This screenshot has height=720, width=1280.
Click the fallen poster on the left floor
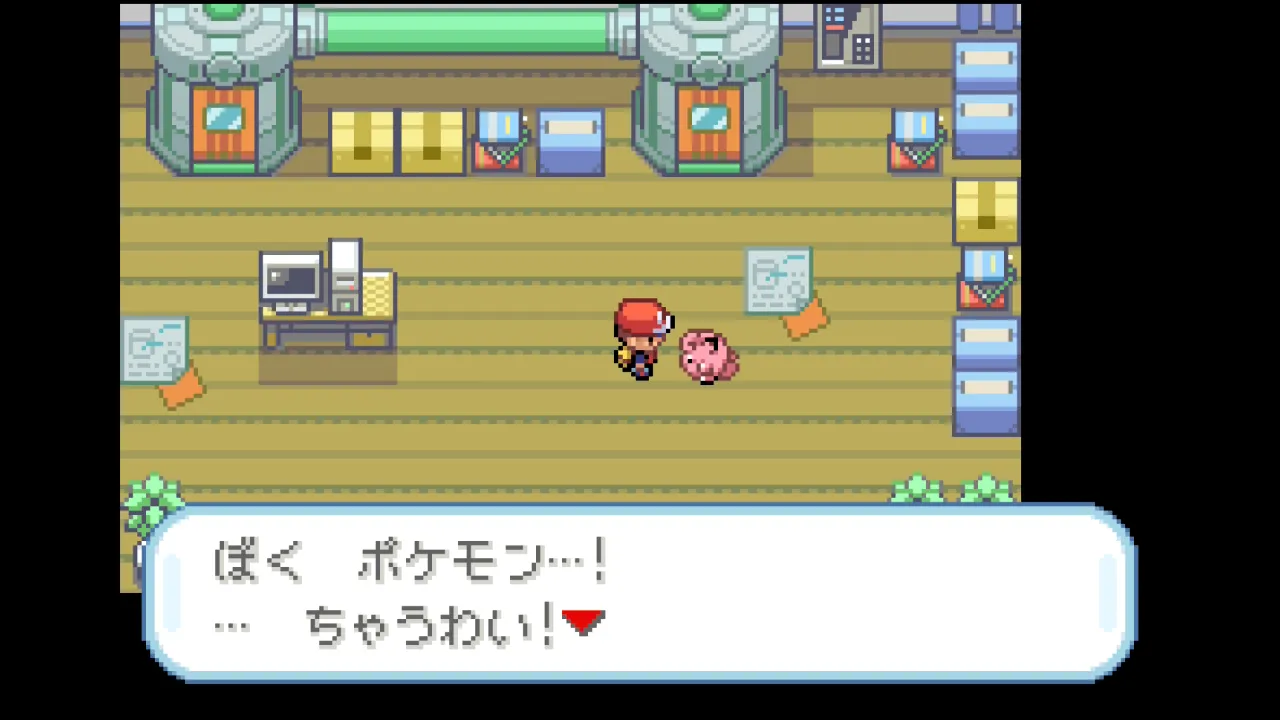pos(155,350)
